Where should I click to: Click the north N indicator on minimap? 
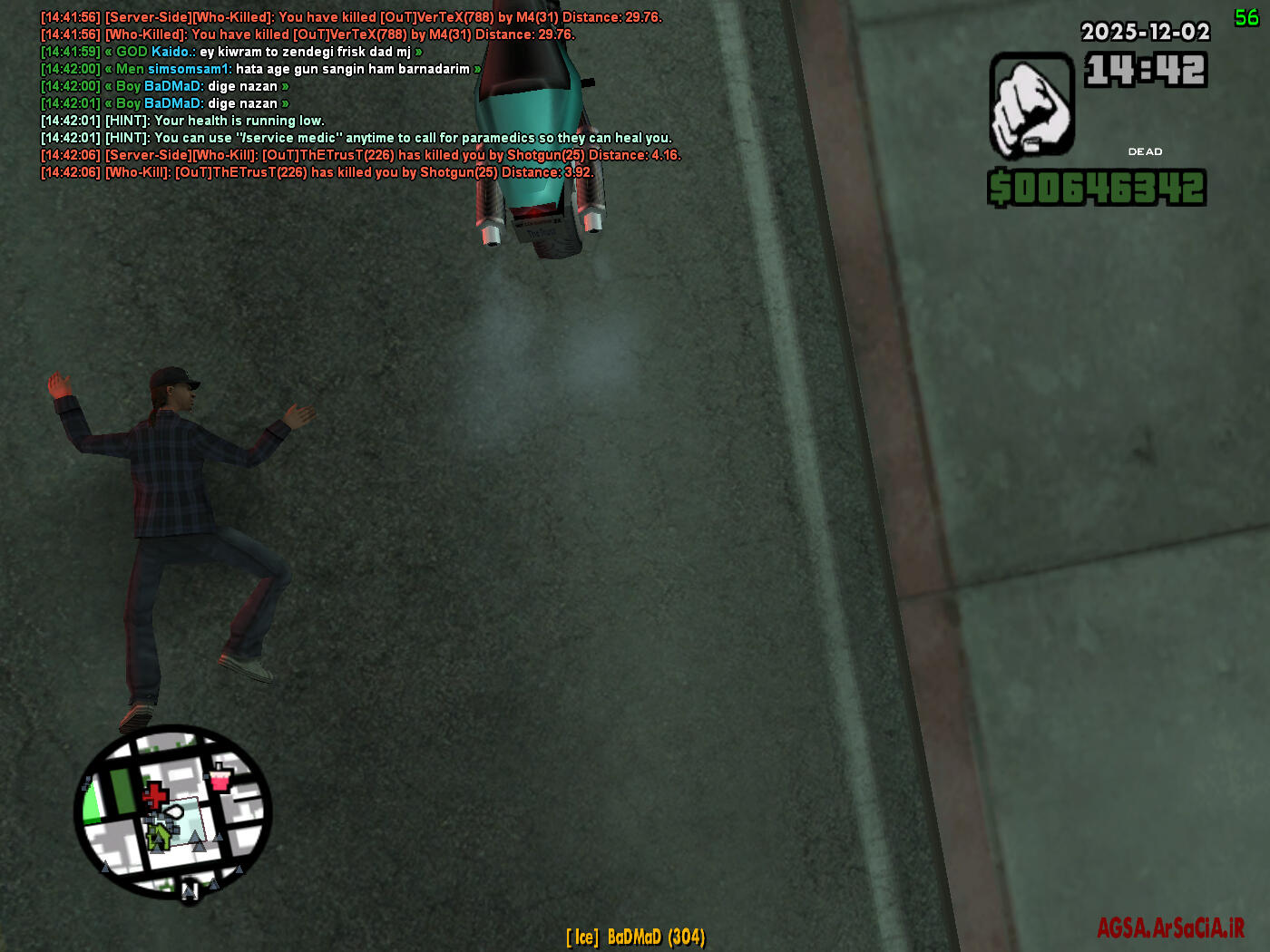coord(190,891)
